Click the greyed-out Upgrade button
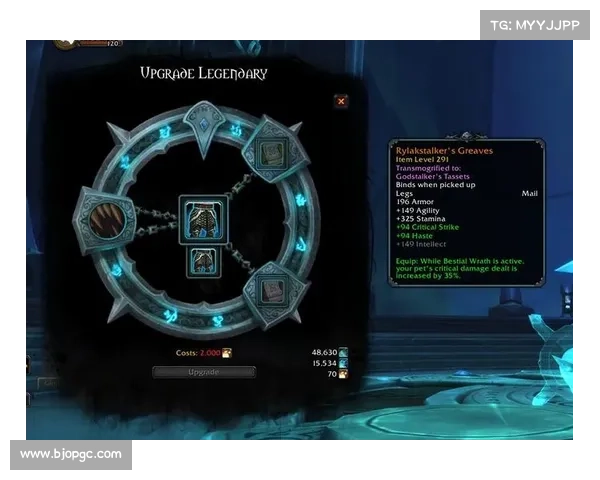The height and width of the screenshot is (480, 600). 204,372
